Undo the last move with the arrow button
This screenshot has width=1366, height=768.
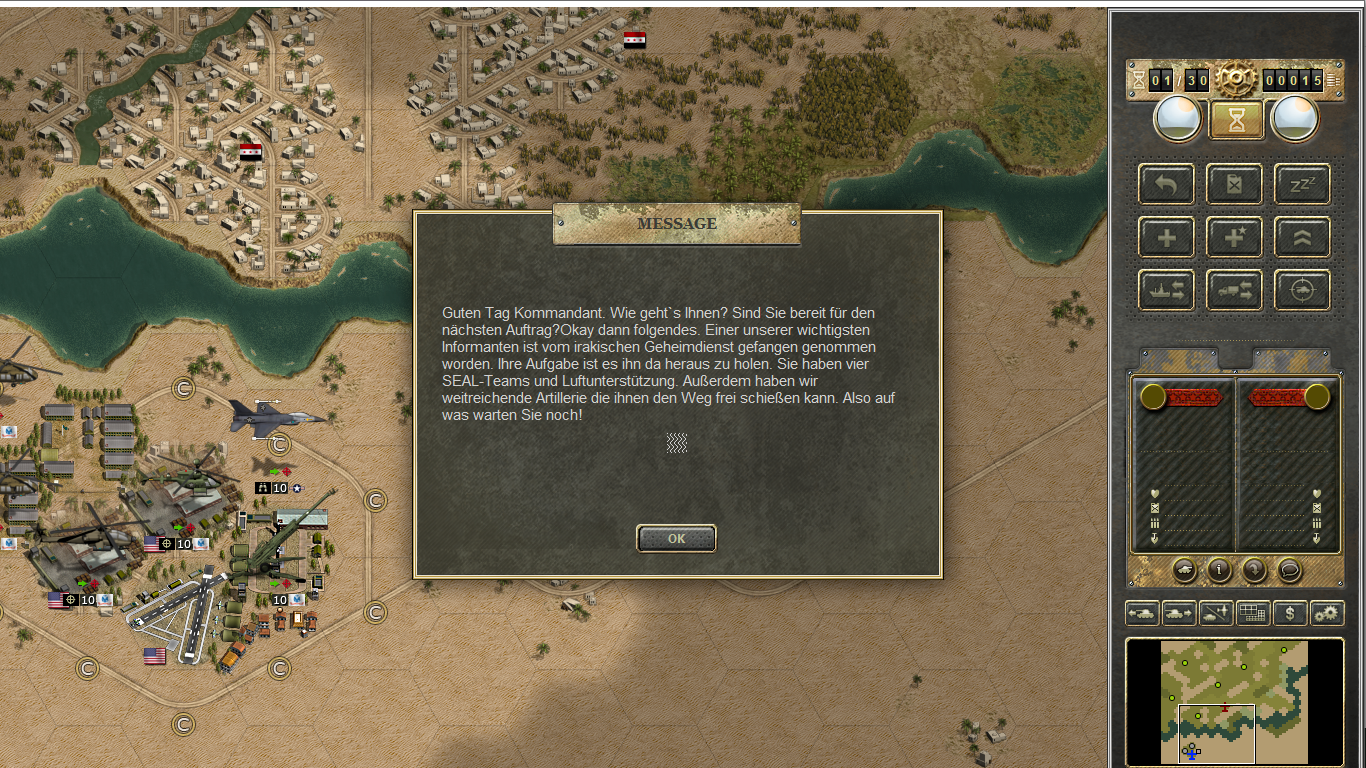[1166, 184]
